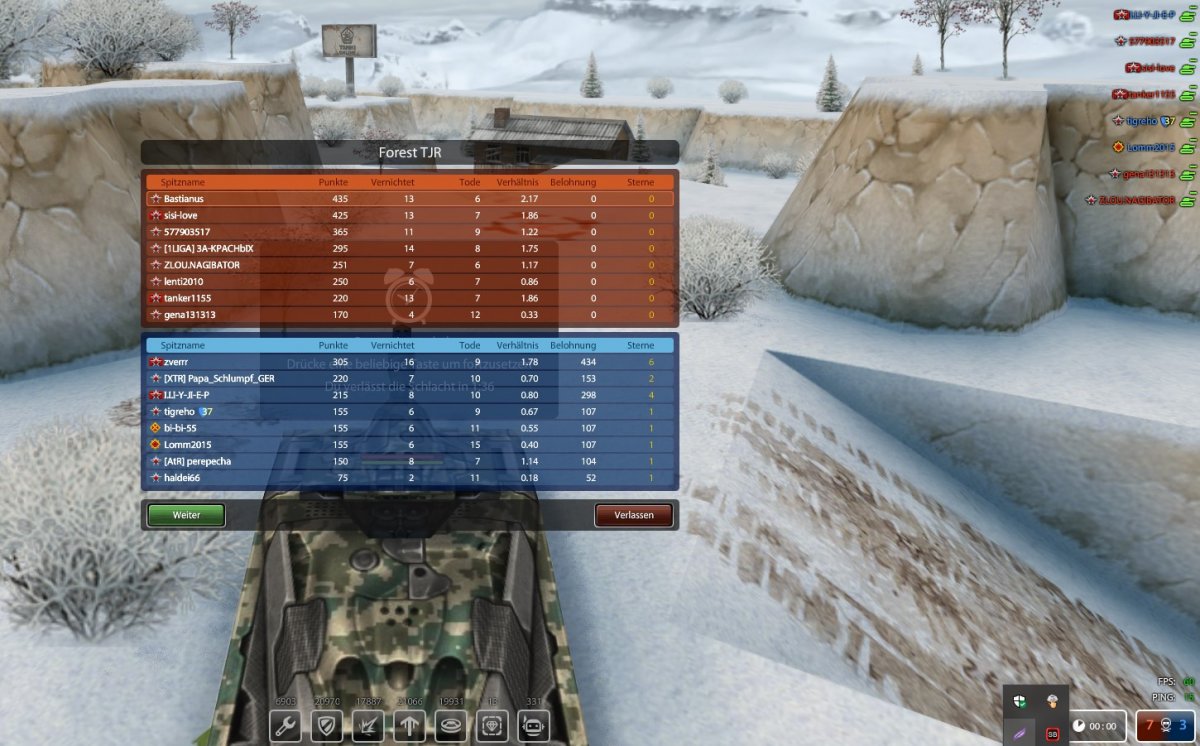Leave the battle with the Verlassen button
1200x746 pixels.
point(633,515)
